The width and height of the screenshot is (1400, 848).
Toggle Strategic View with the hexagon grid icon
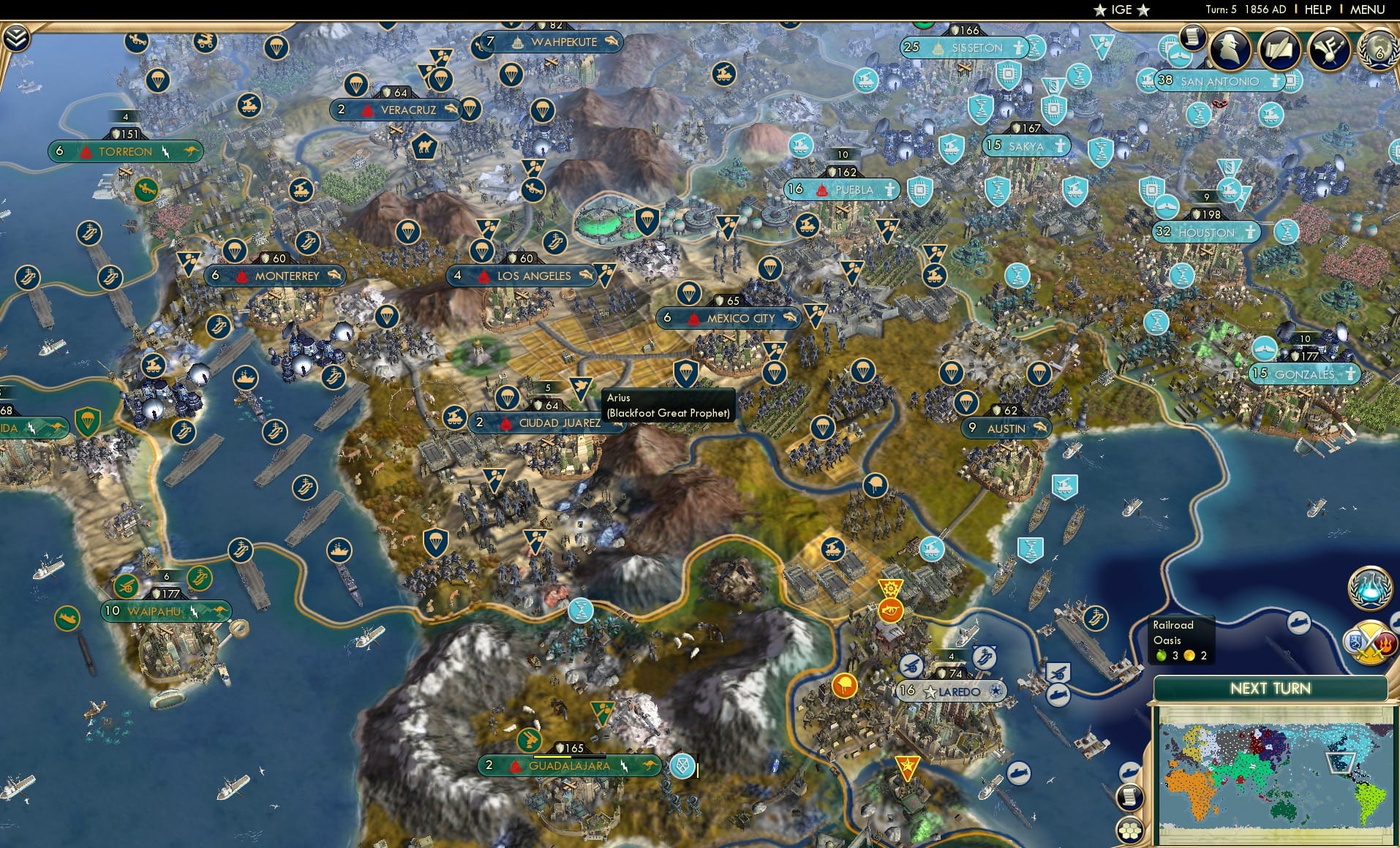click(x=1129, y=831)
